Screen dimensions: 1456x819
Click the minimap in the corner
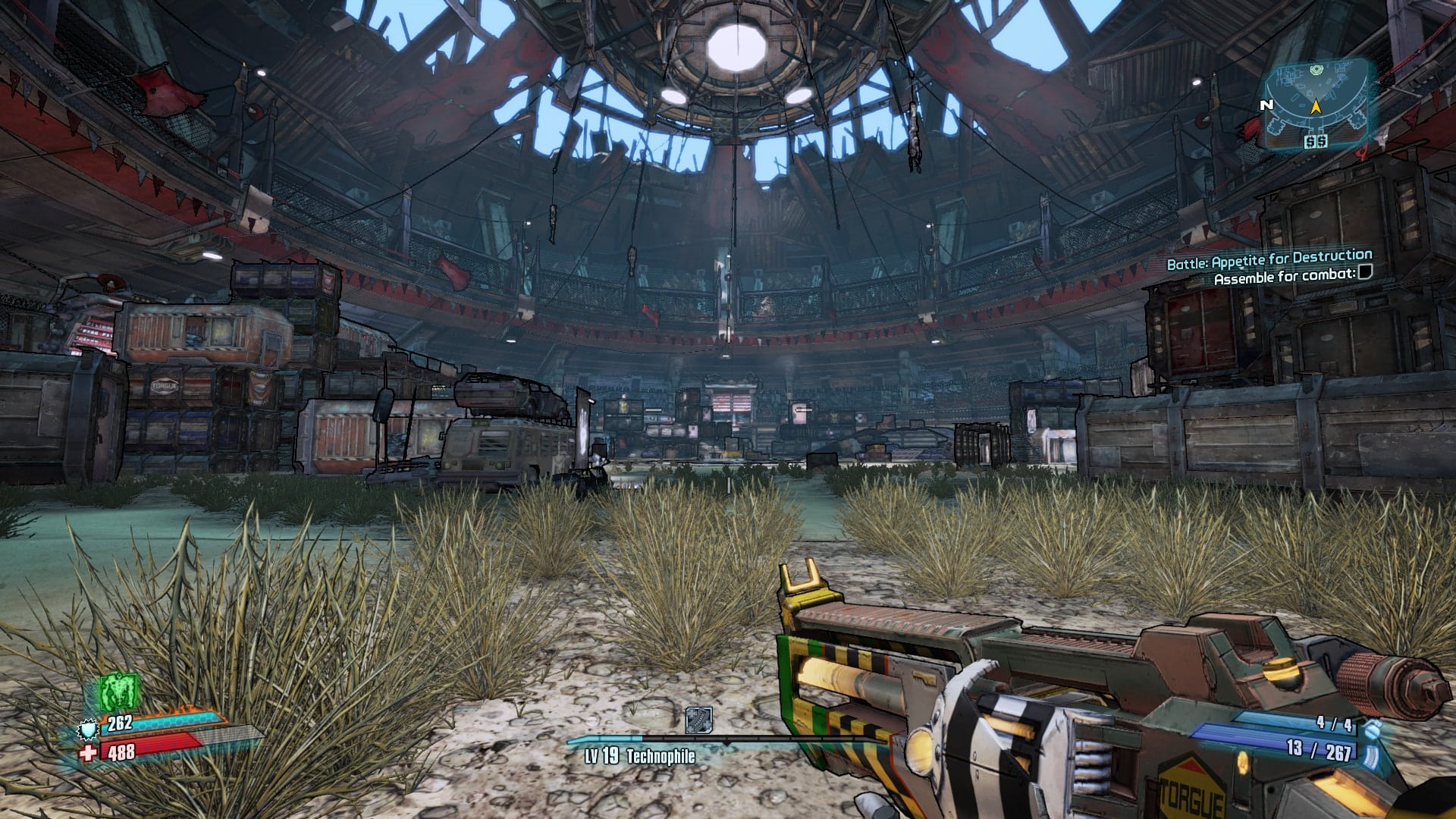(1316, 99)
